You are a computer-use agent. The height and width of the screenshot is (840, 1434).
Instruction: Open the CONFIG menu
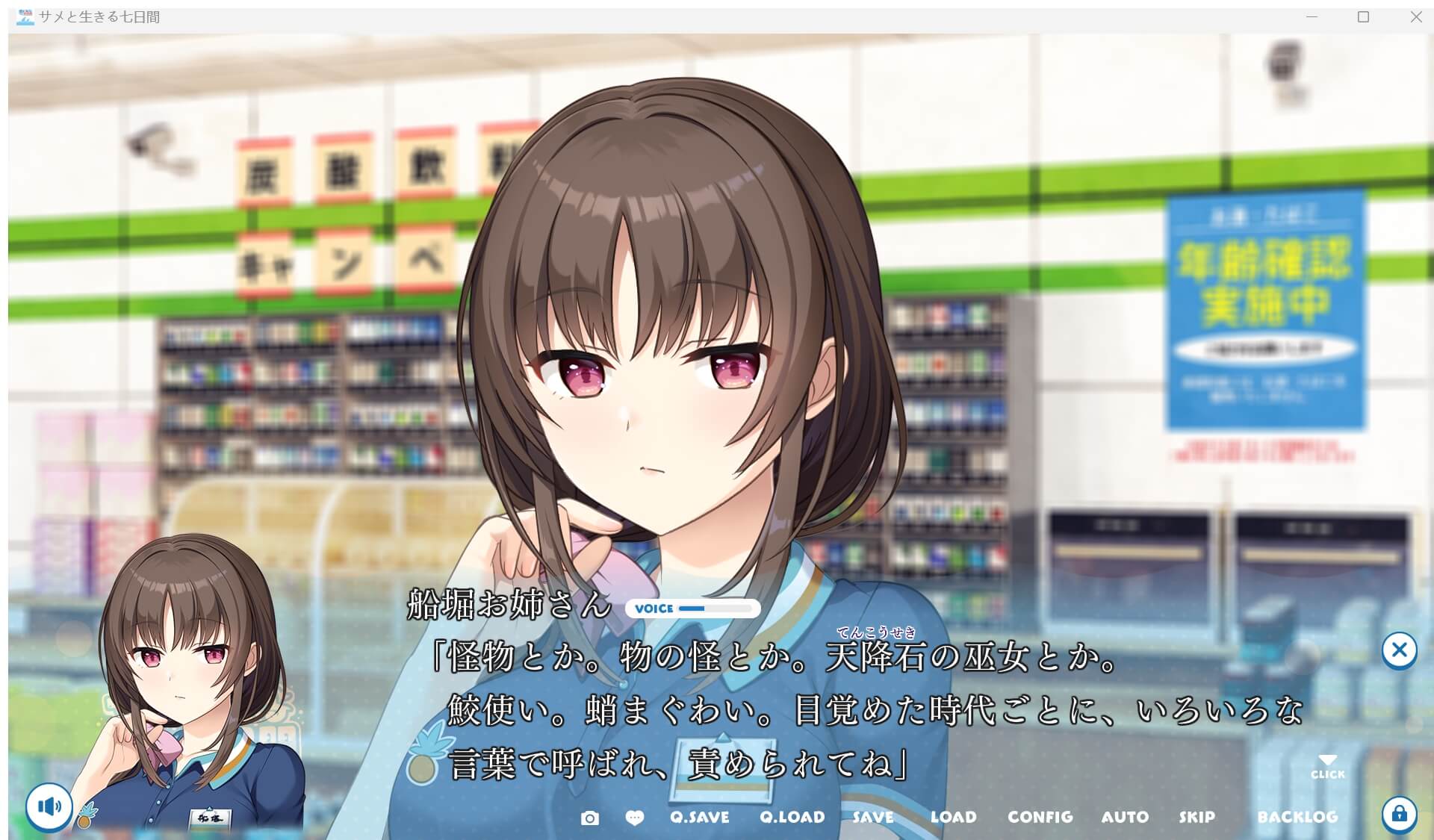pos(1040,817)
